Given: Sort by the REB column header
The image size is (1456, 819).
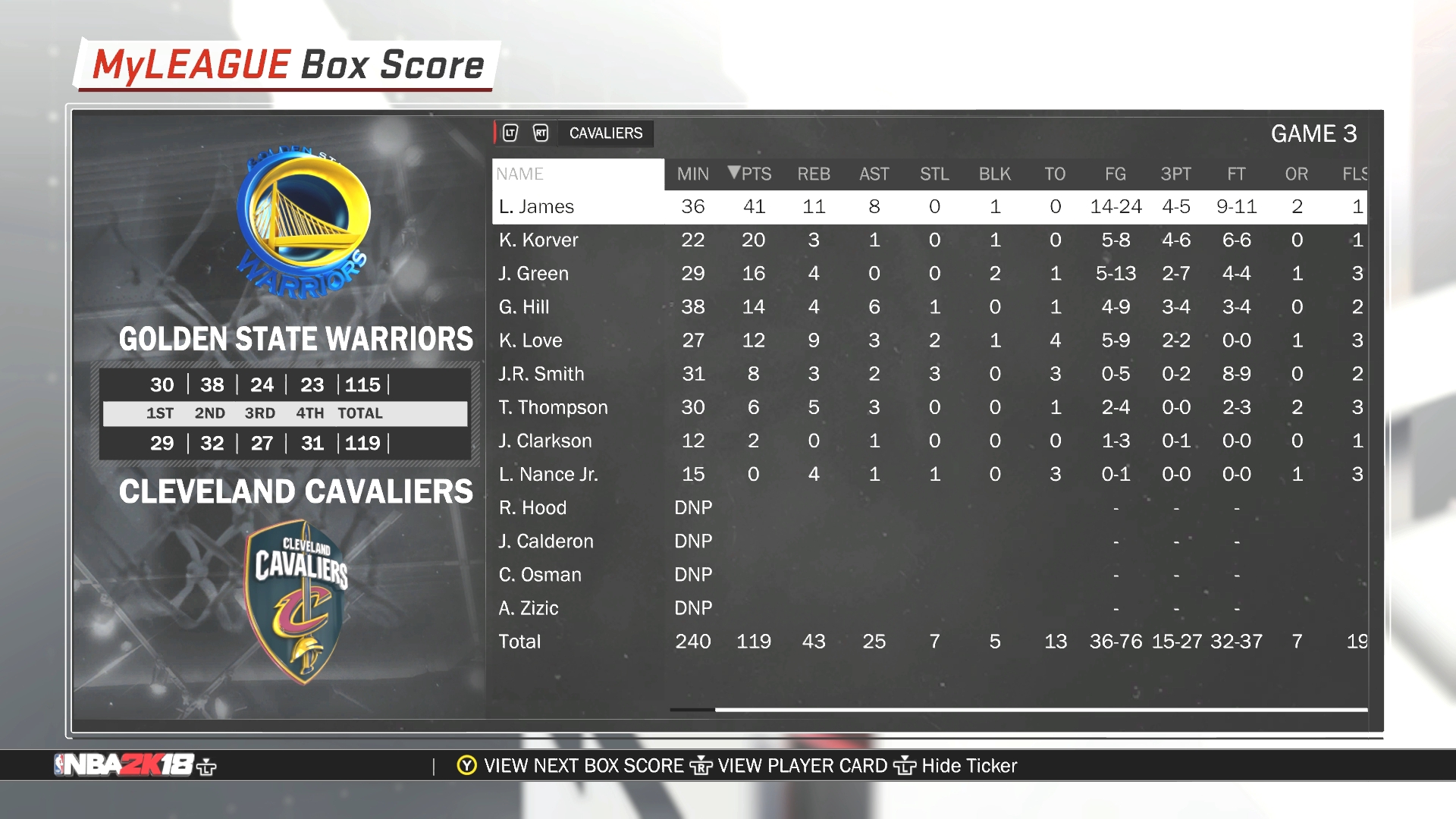Looking at the screenshot, I should [814, 174].
